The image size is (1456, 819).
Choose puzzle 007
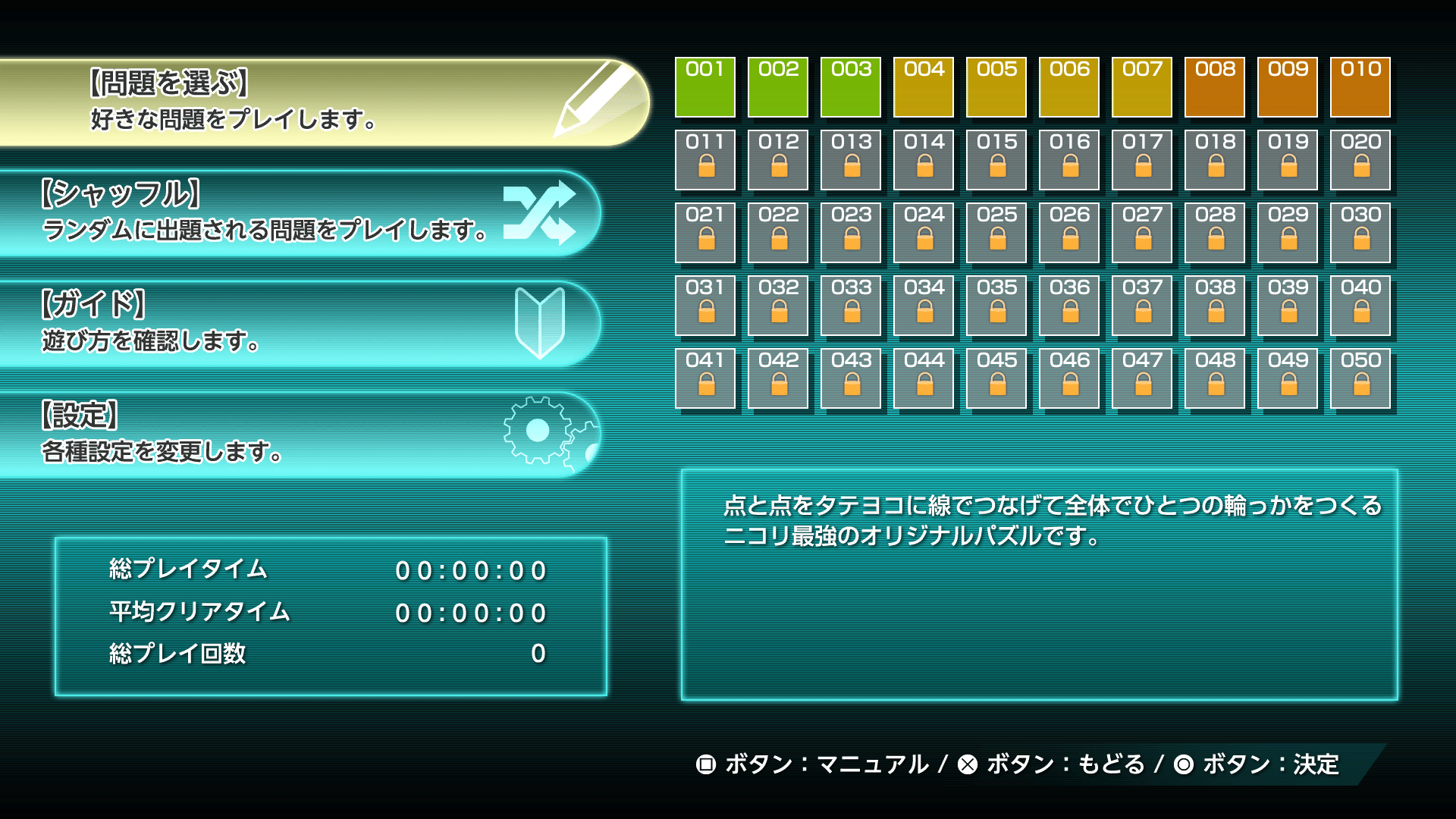(1141, 88)
